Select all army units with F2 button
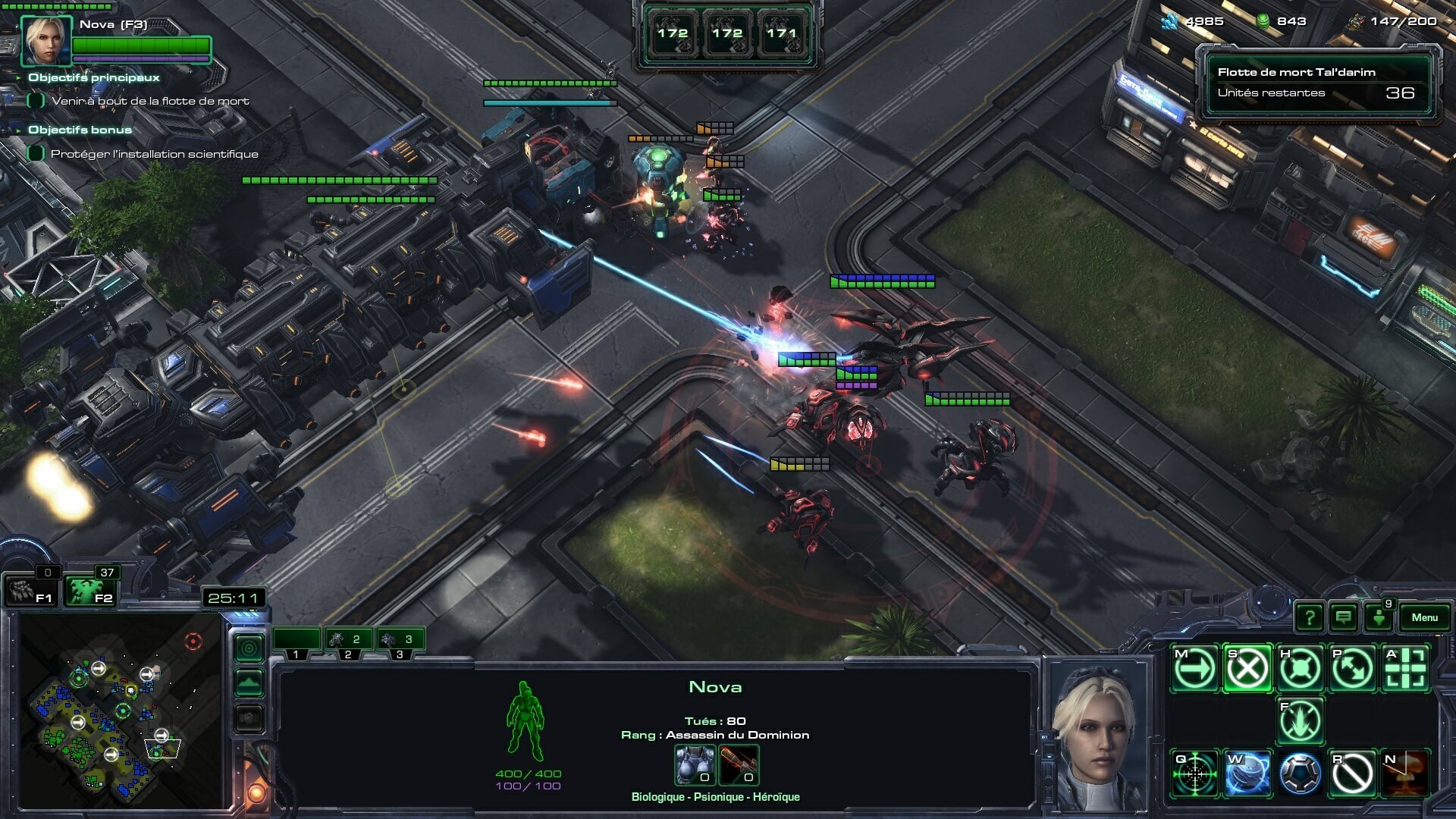This screenshot has width=1456, height=819. pyautogui.click(x=89, y=591)
